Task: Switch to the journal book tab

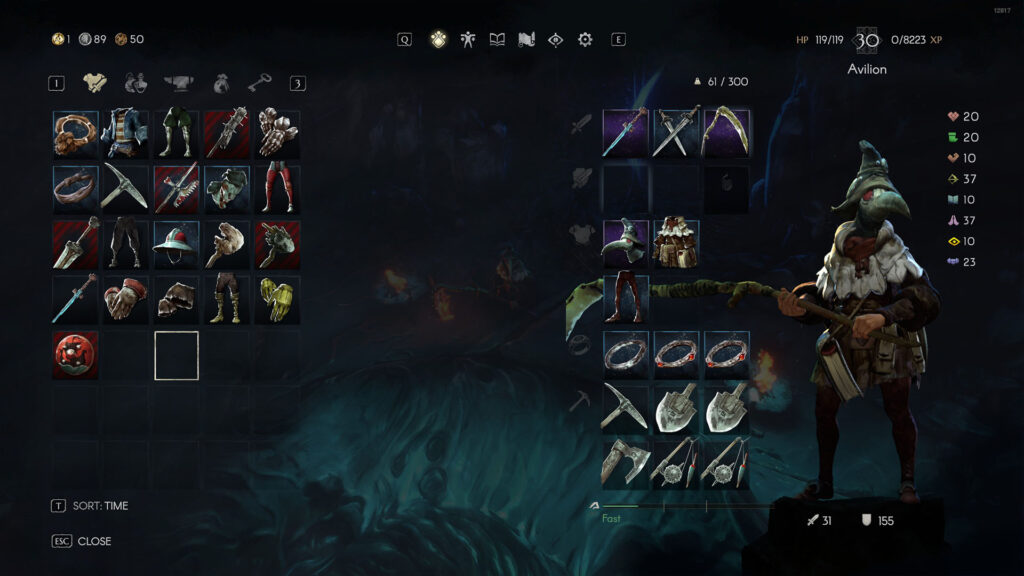Action: pos(497,40)
